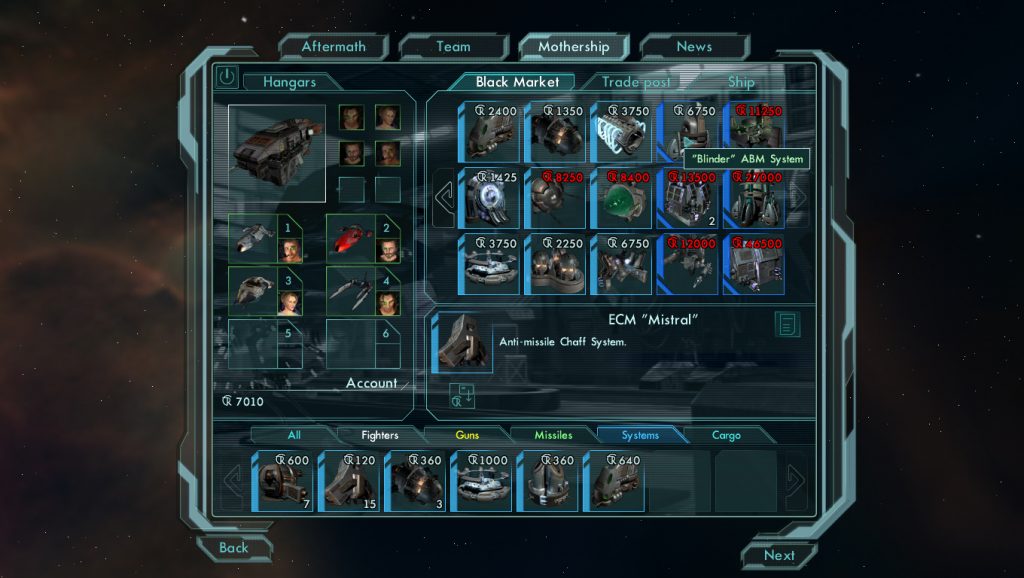Filter inventory by Cargo

point(726,435)
